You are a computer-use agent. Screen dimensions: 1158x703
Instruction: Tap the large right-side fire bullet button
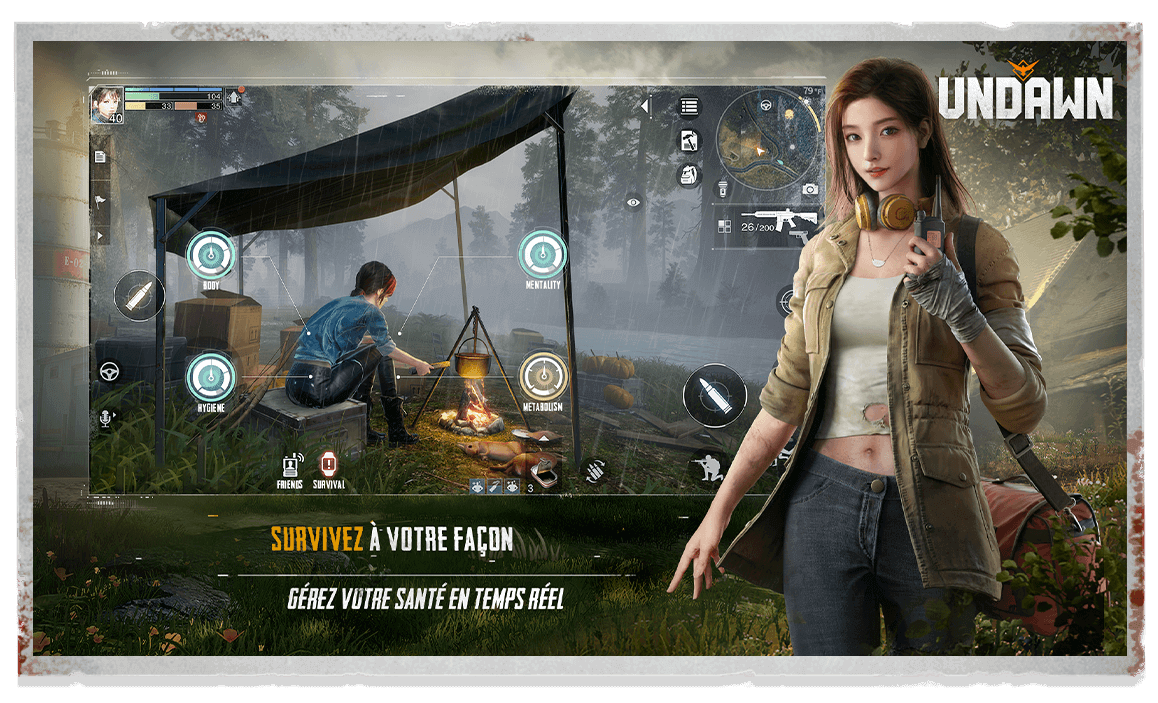point(714,395)
